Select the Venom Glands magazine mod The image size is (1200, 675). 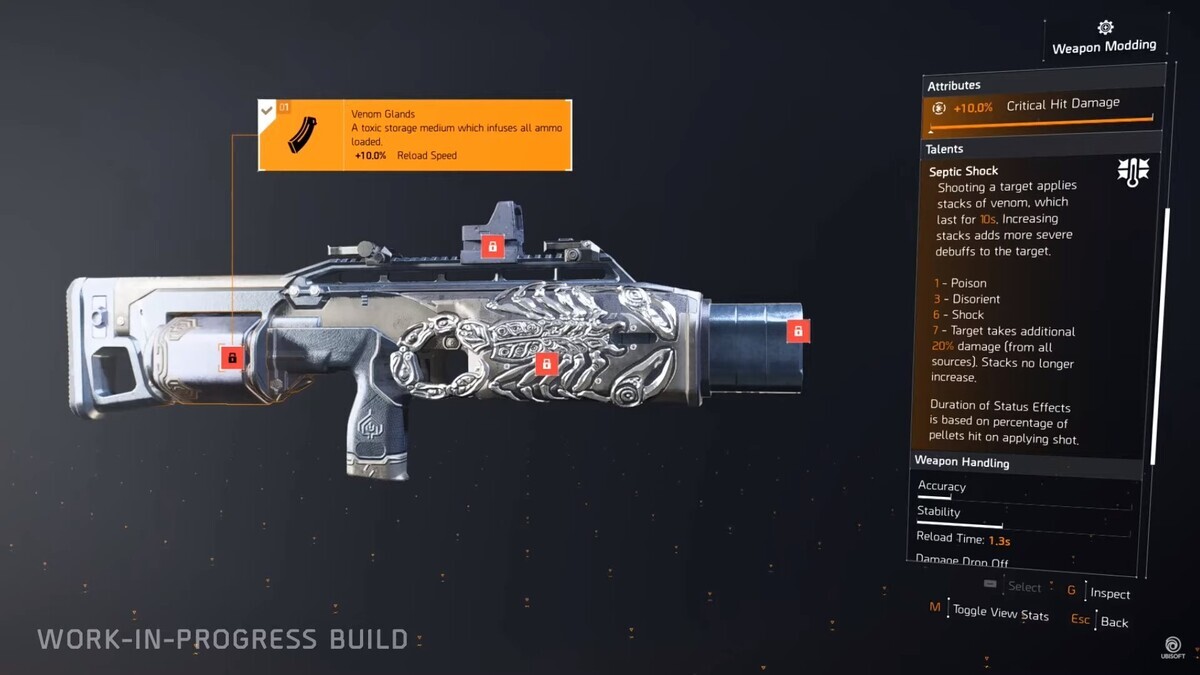point(414,134)
